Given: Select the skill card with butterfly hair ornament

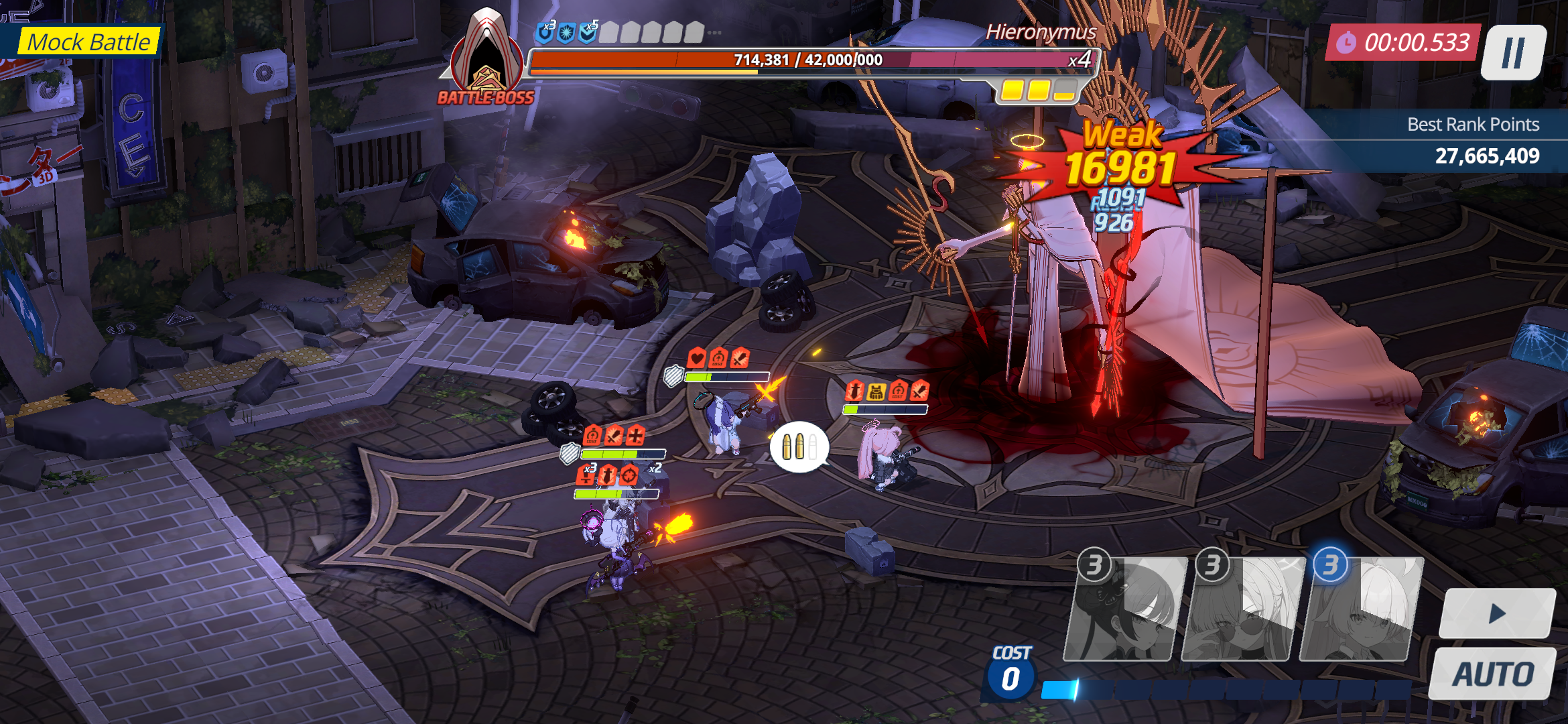Looking at the screenshot, I should click(x=1124, y=610).
